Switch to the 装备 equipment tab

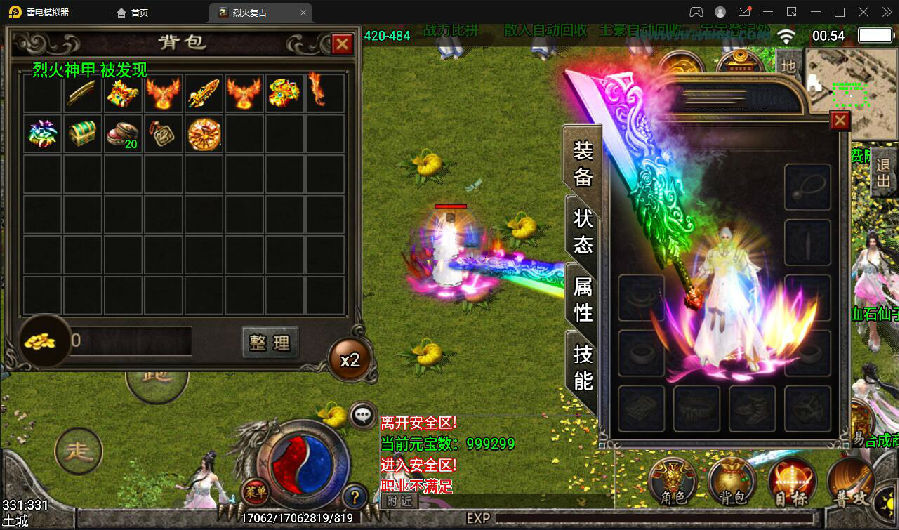(x=583, y=164)
